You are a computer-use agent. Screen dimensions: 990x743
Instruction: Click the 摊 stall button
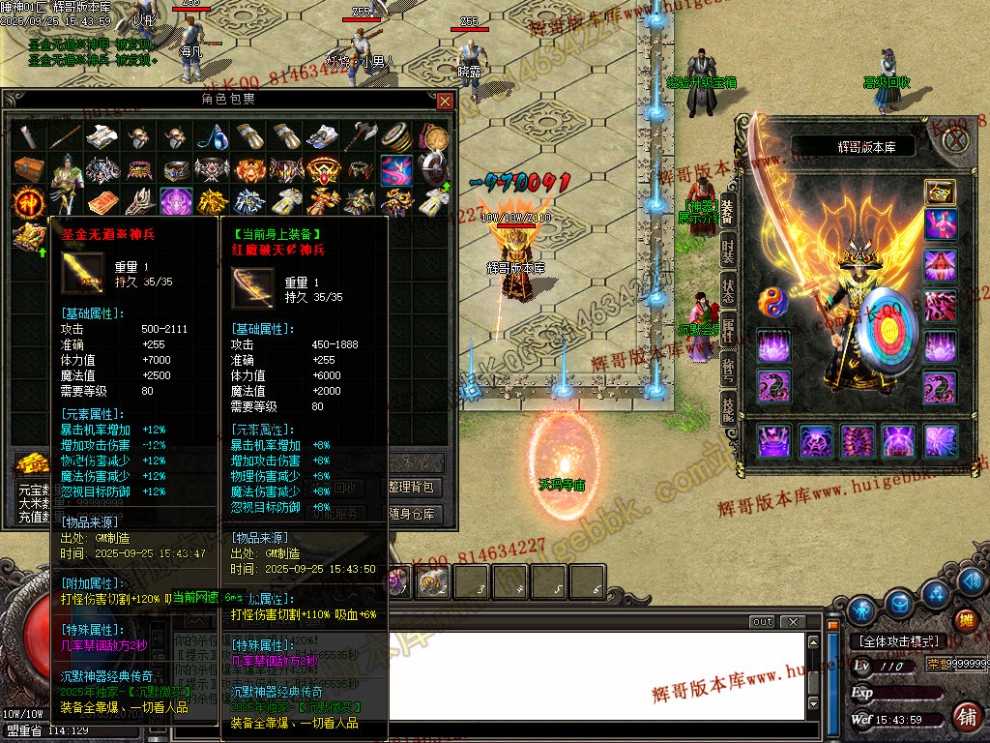[x=964, y=620]
